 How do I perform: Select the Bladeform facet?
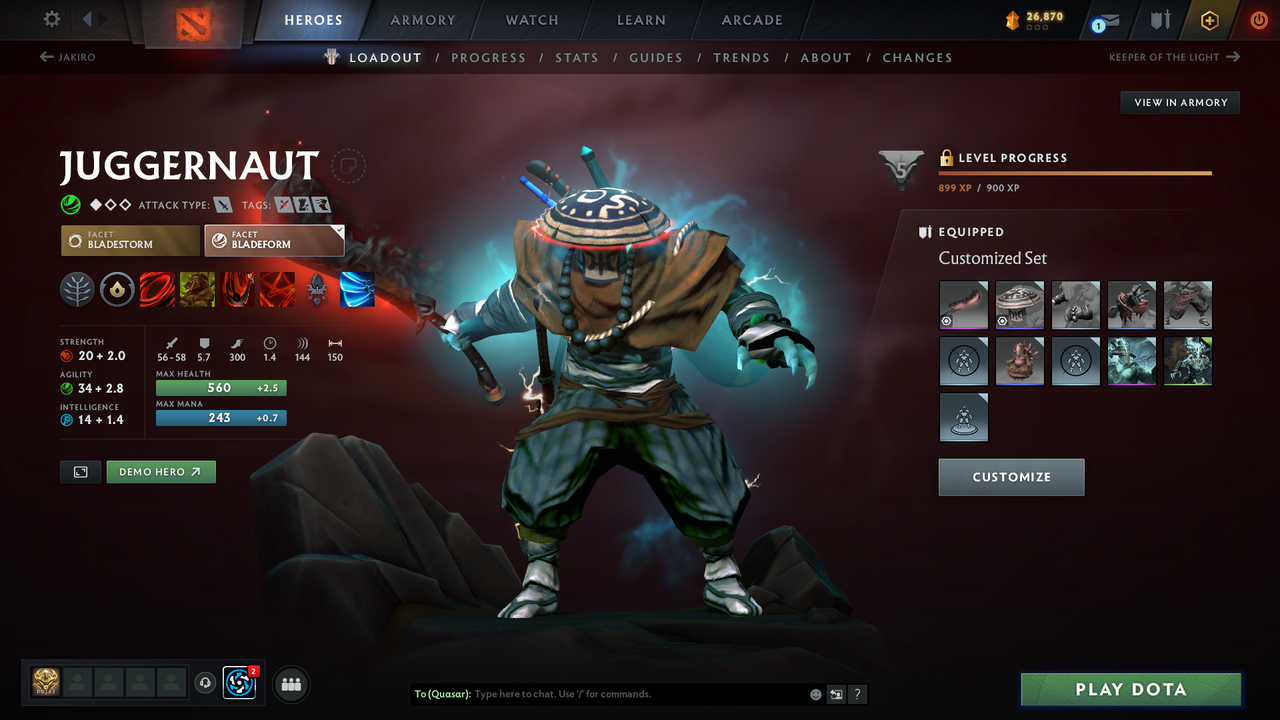tap(274, 240)
